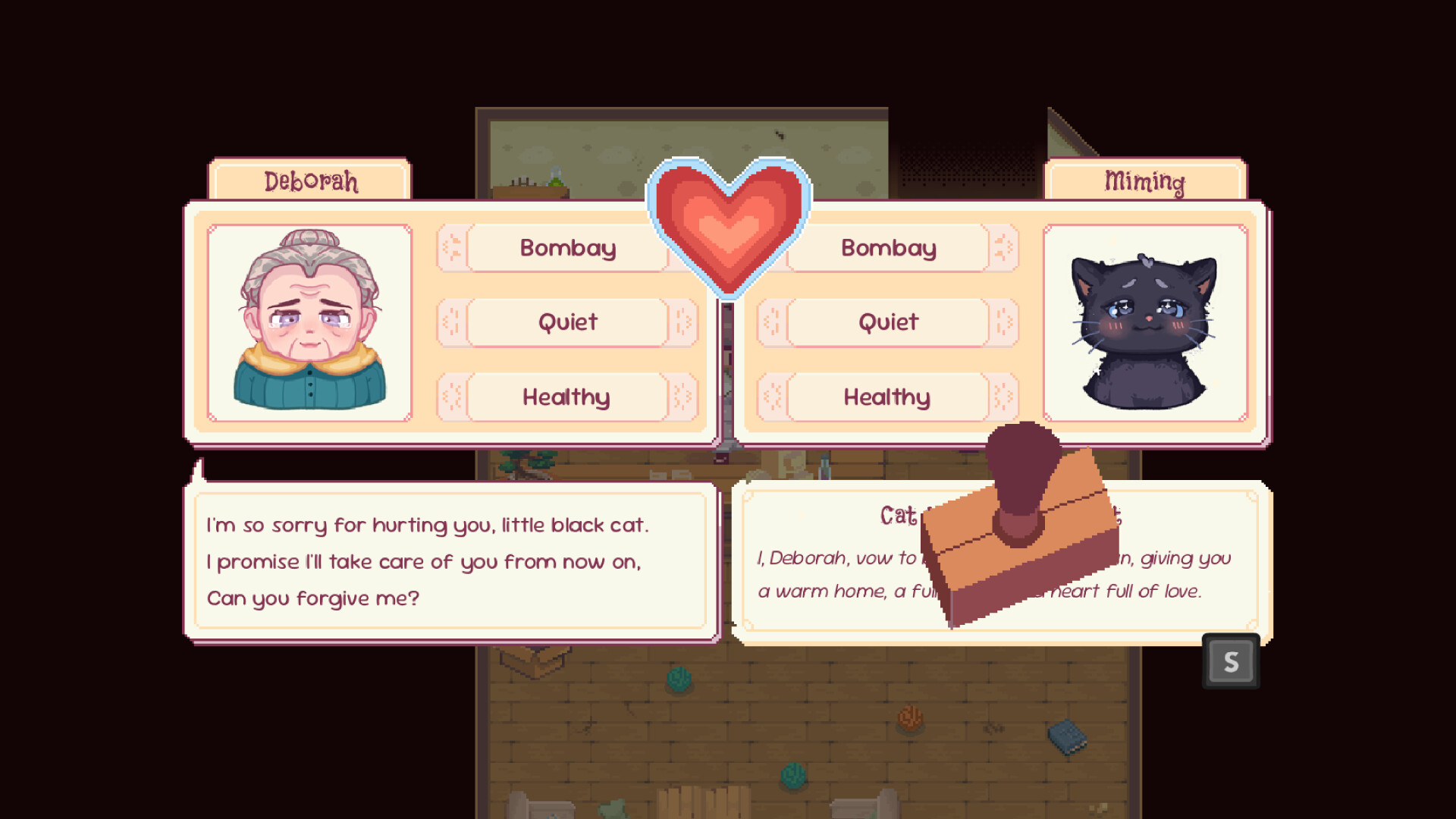The height and width of the screenshot is (819, 1456).
Task: Click the paw end-cap right of Miming's Healthy trait
Action: point(1001,397)
